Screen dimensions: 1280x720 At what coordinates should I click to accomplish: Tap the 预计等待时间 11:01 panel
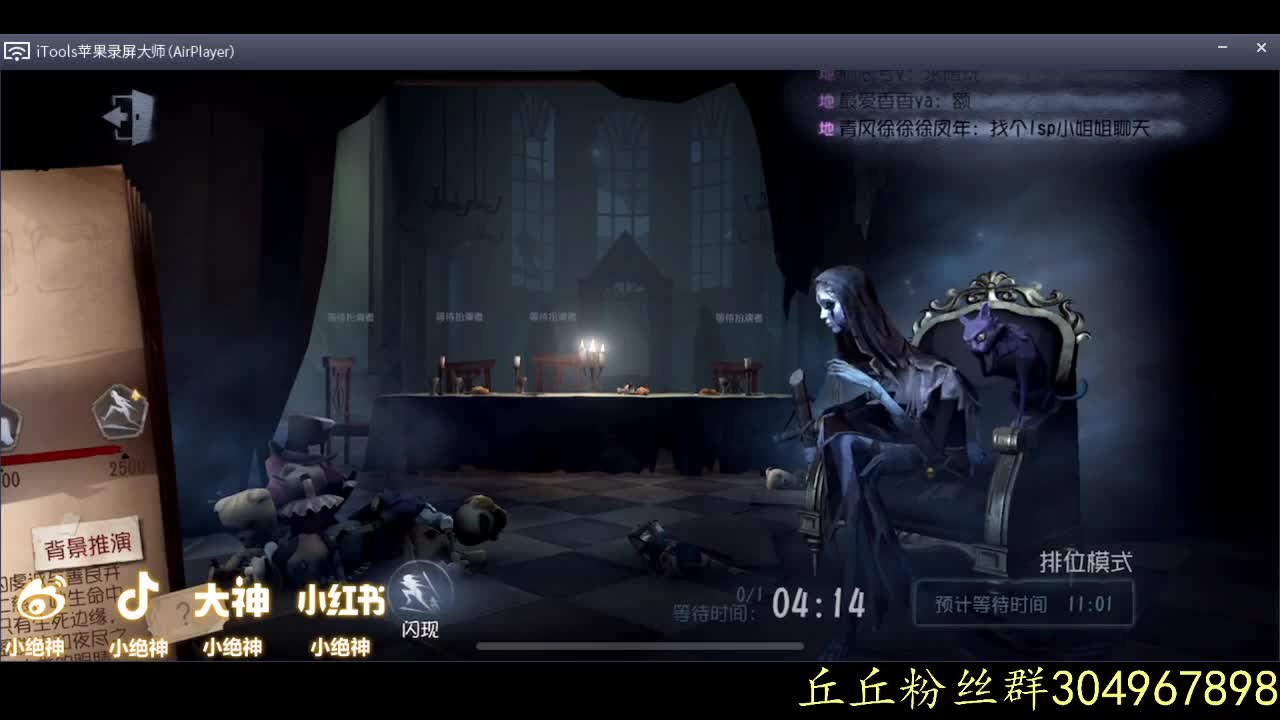pyautogui.click(x=1023, y=602)
